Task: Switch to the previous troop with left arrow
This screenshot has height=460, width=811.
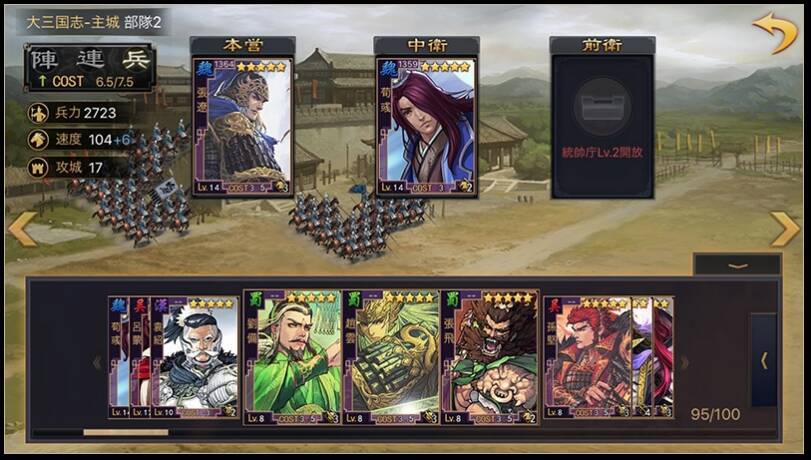Action: tap(22, 229)
